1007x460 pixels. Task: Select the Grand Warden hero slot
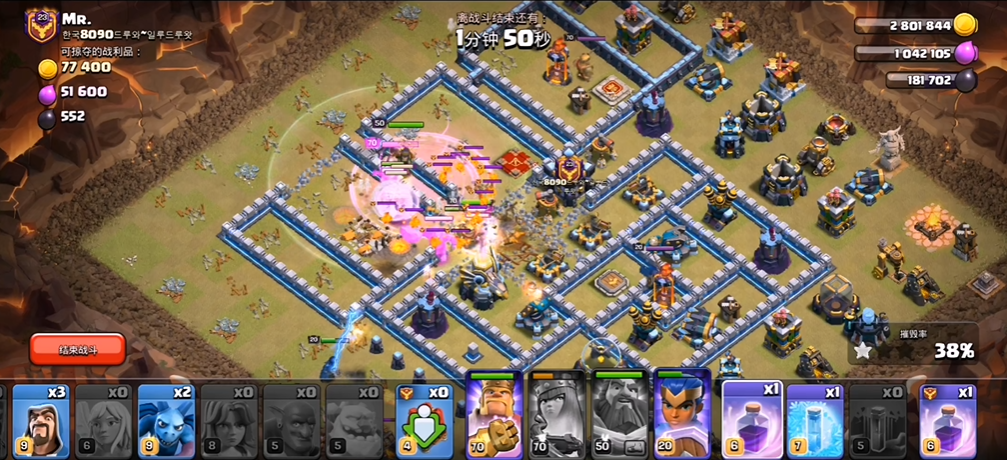point(619,415)
